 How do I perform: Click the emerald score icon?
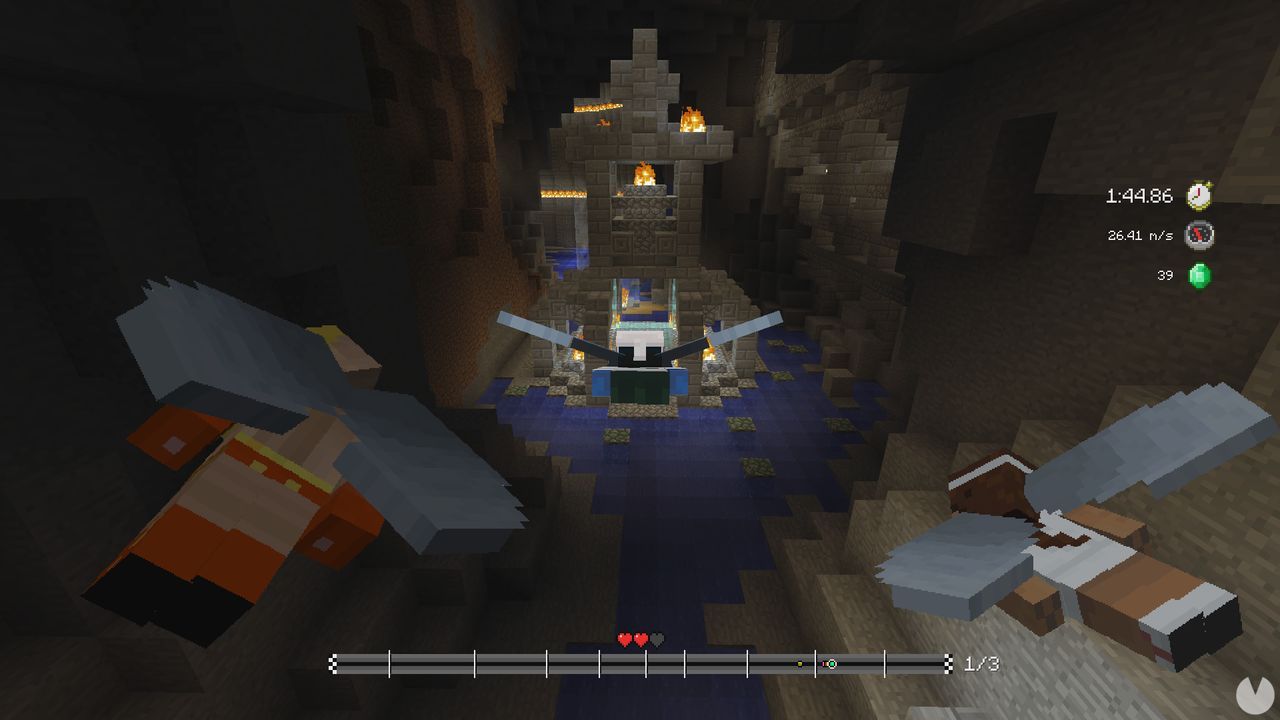pyautogui.click(x=1200, y=275)
